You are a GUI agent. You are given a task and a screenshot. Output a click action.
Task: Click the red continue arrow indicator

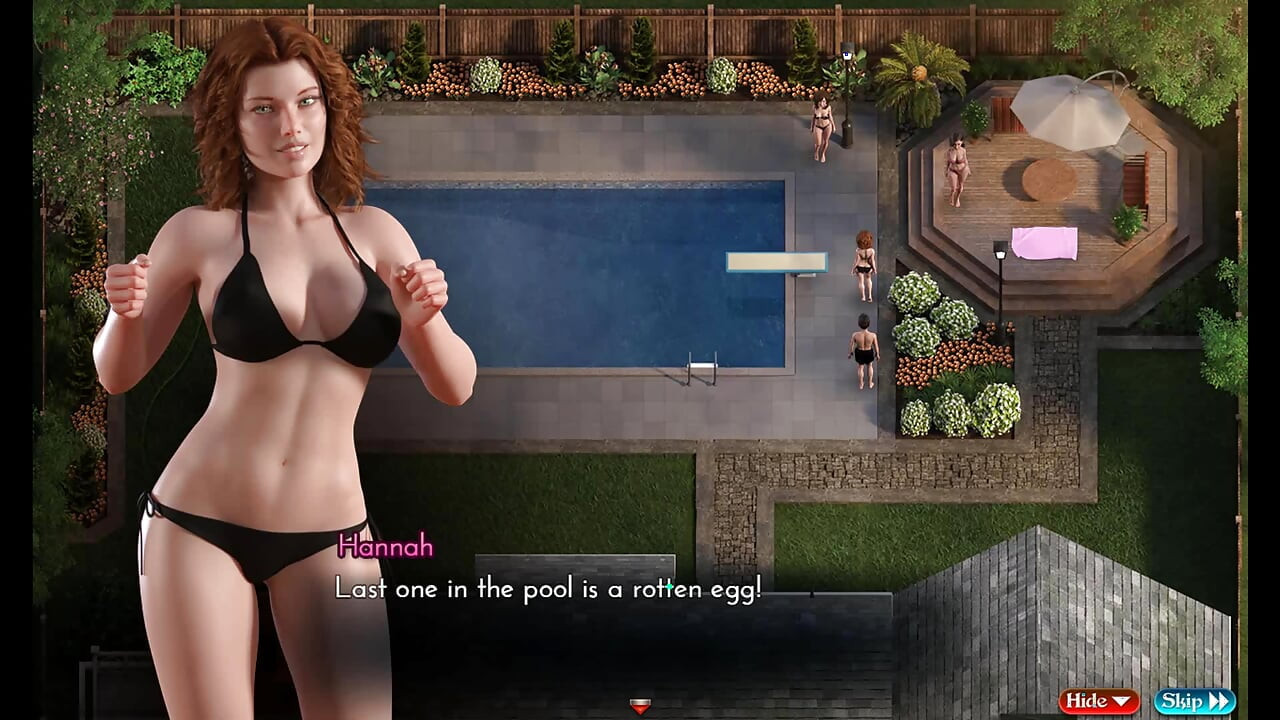click(x=639, y=705)
